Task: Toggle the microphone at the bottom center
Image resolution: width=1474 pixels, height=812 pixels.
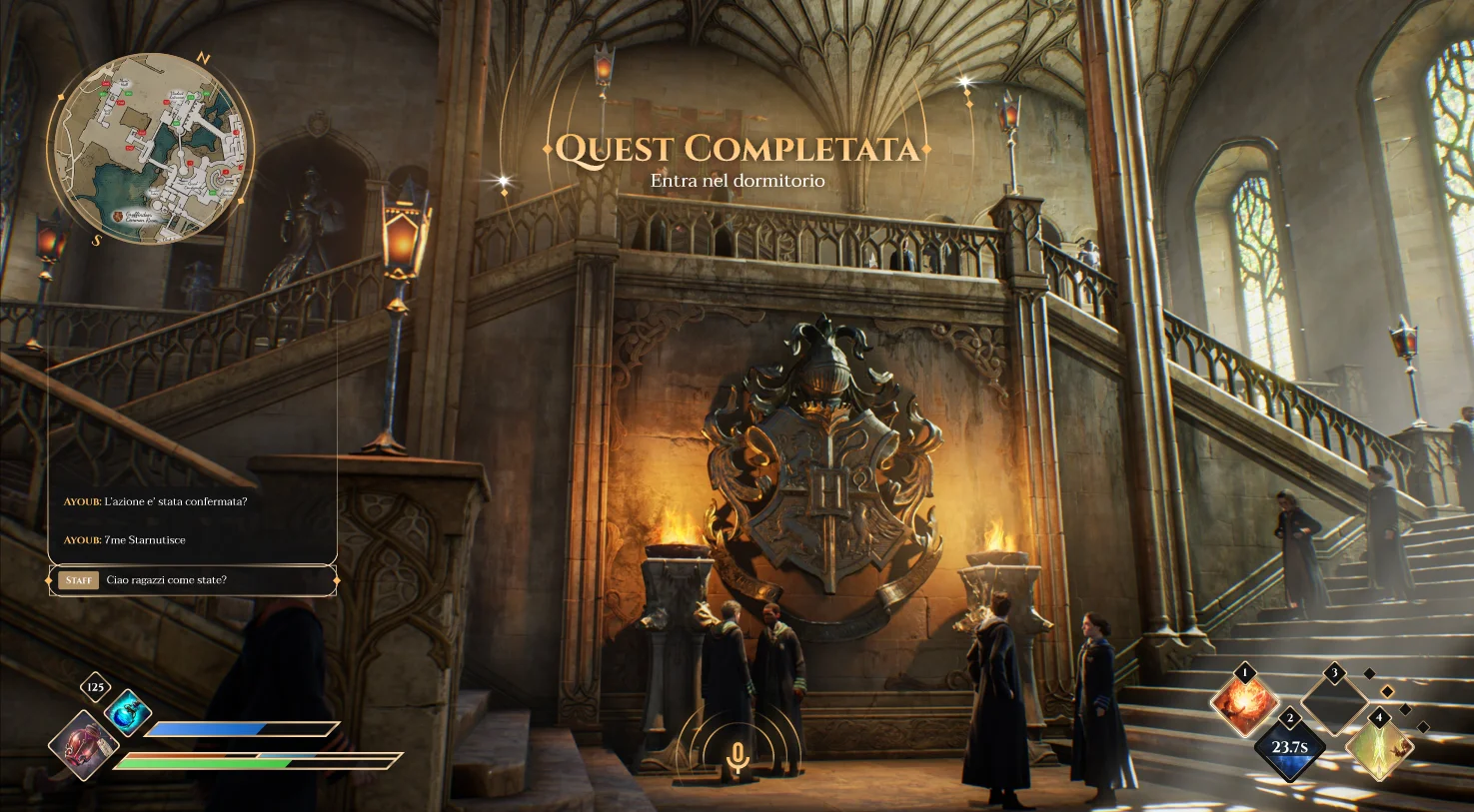Action: [737, 758]
